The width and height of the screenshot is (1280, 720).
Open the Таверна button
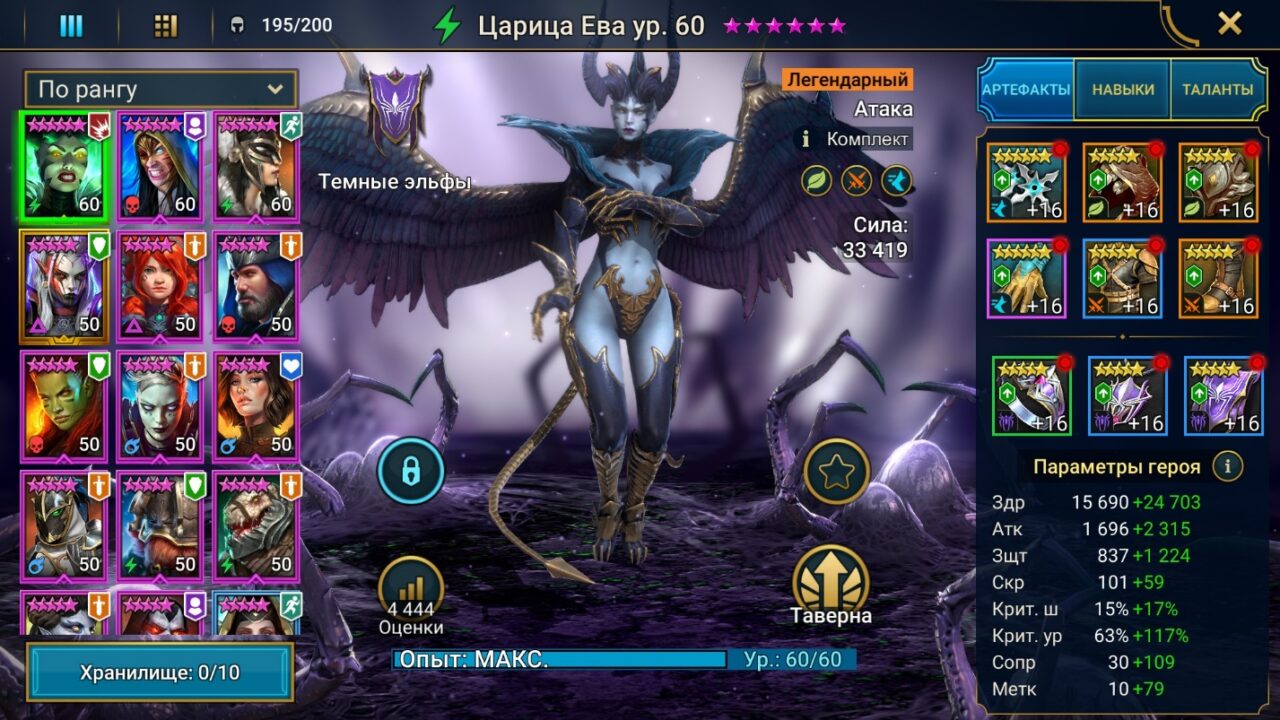pos(831,586)
